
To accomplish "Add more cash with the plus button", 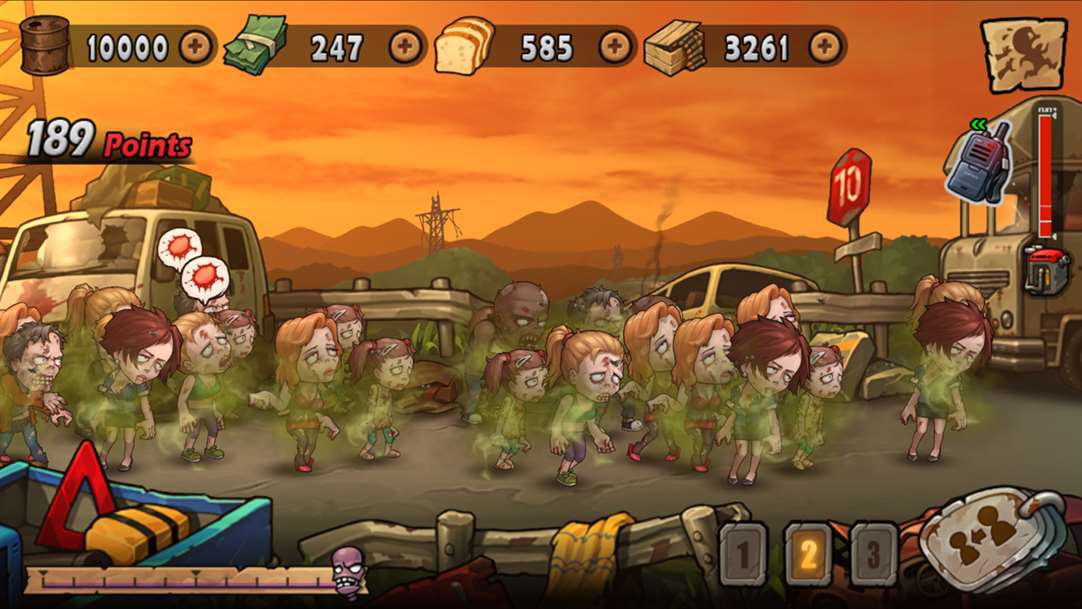I will point(405,46).
